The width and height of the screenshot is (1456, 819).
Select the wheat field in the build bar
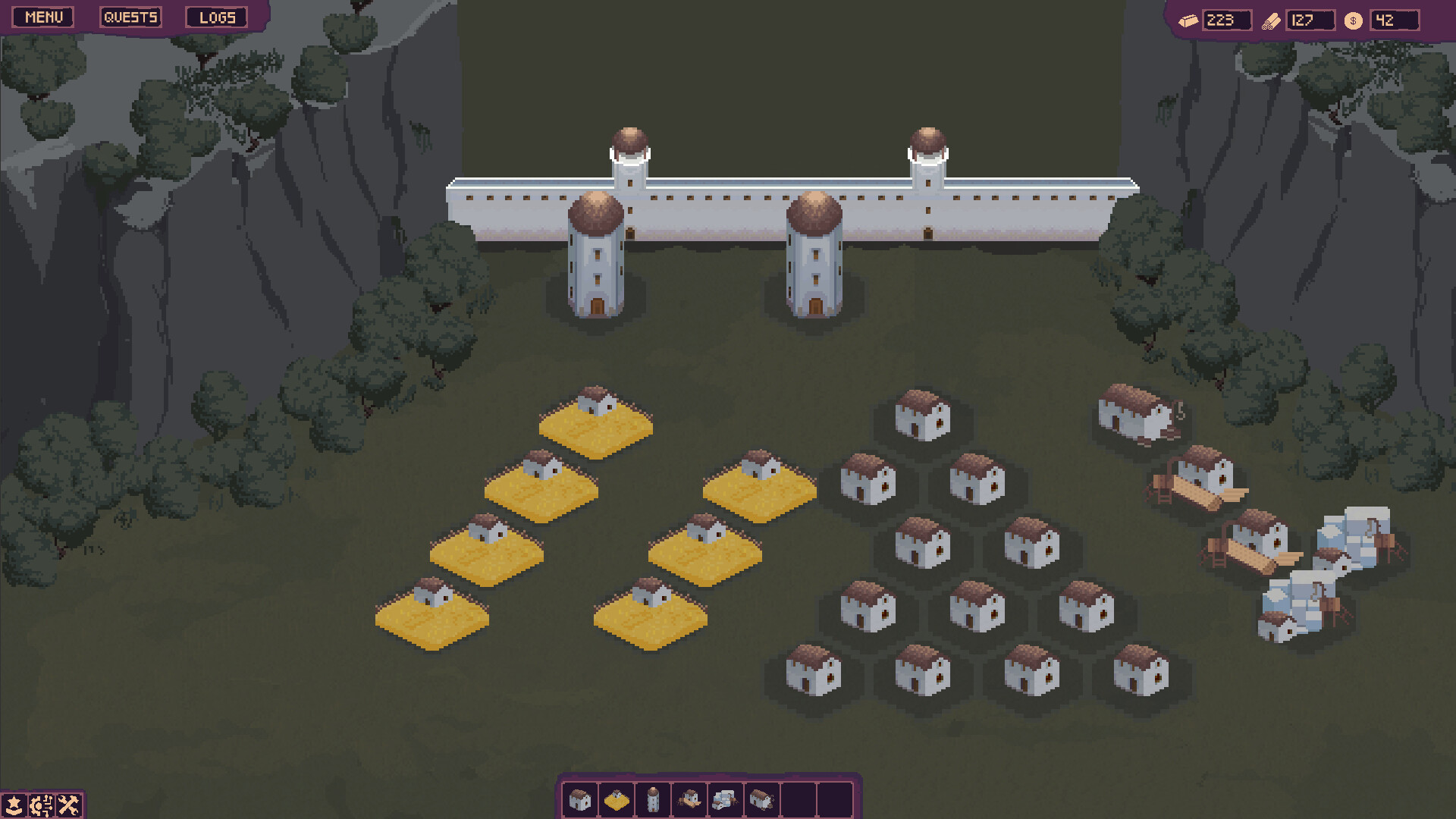pyautogui.click(x=616, y=799)
